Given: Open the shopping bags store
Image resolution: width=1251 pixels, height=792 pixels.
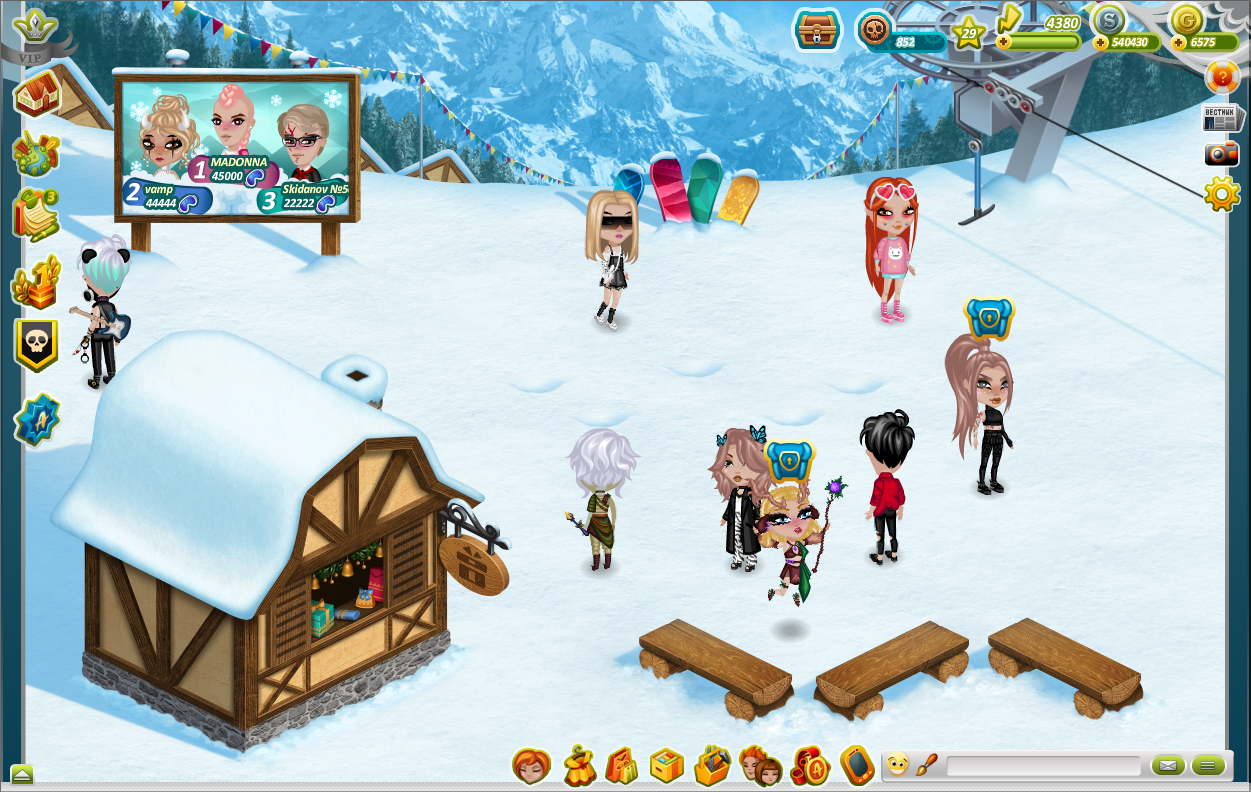Looking at the screenshot, I should (x=621, y=767).
